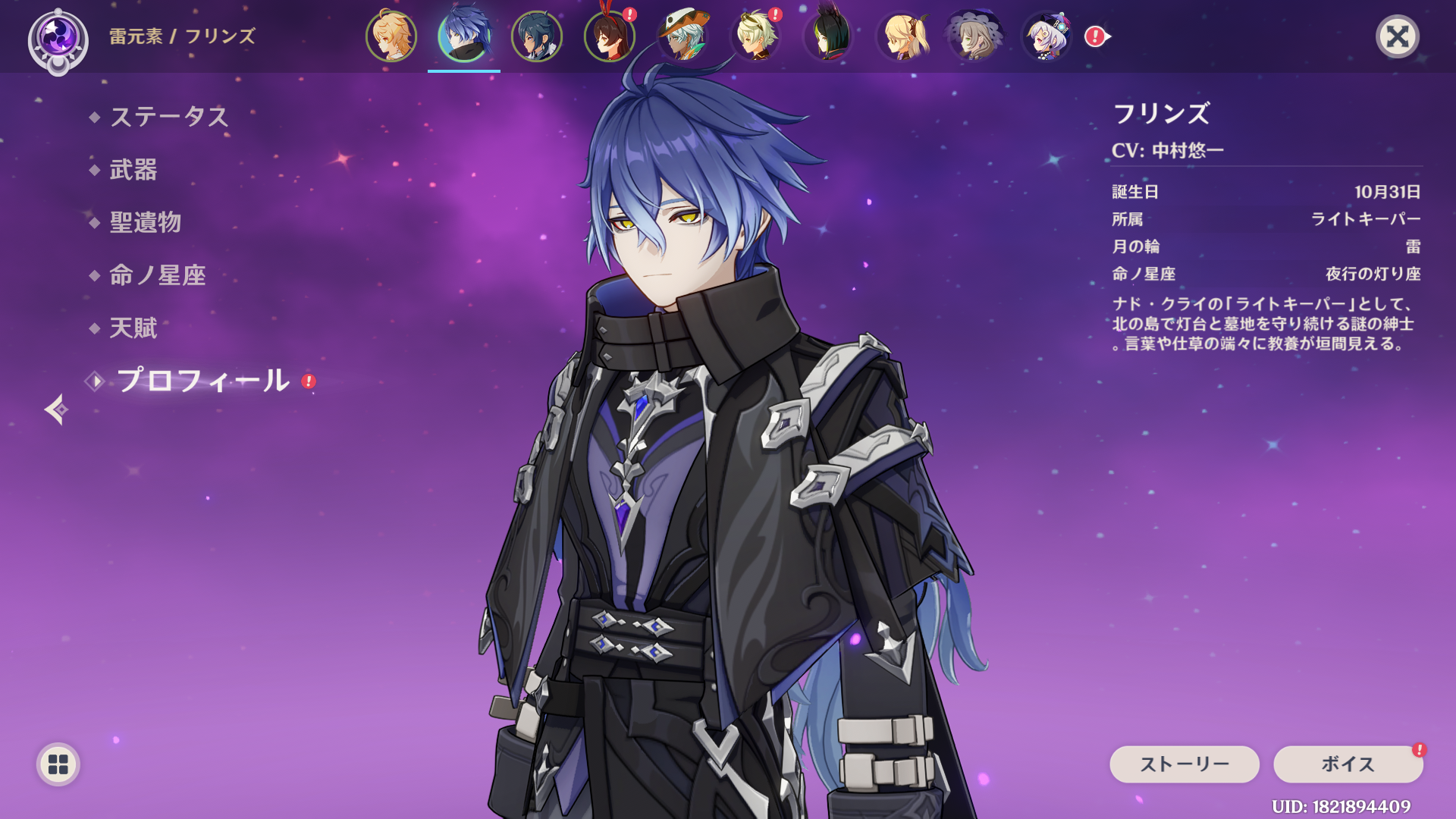Click the red alert arrow after the portraits
Screen dimensions: 1456x819
tap(1097, 36)
